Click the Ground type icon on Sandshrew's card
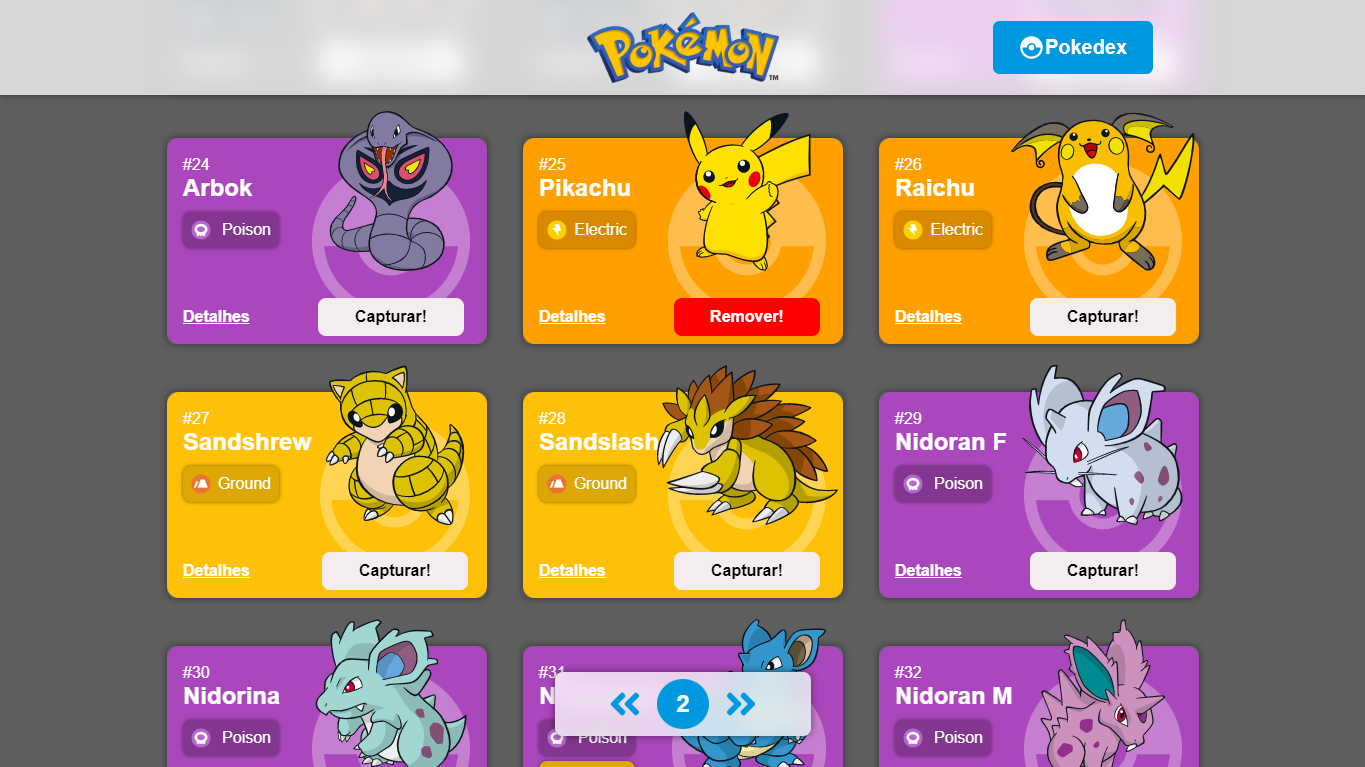Viewport: 1365px width, 767px height. pos(203,484)
